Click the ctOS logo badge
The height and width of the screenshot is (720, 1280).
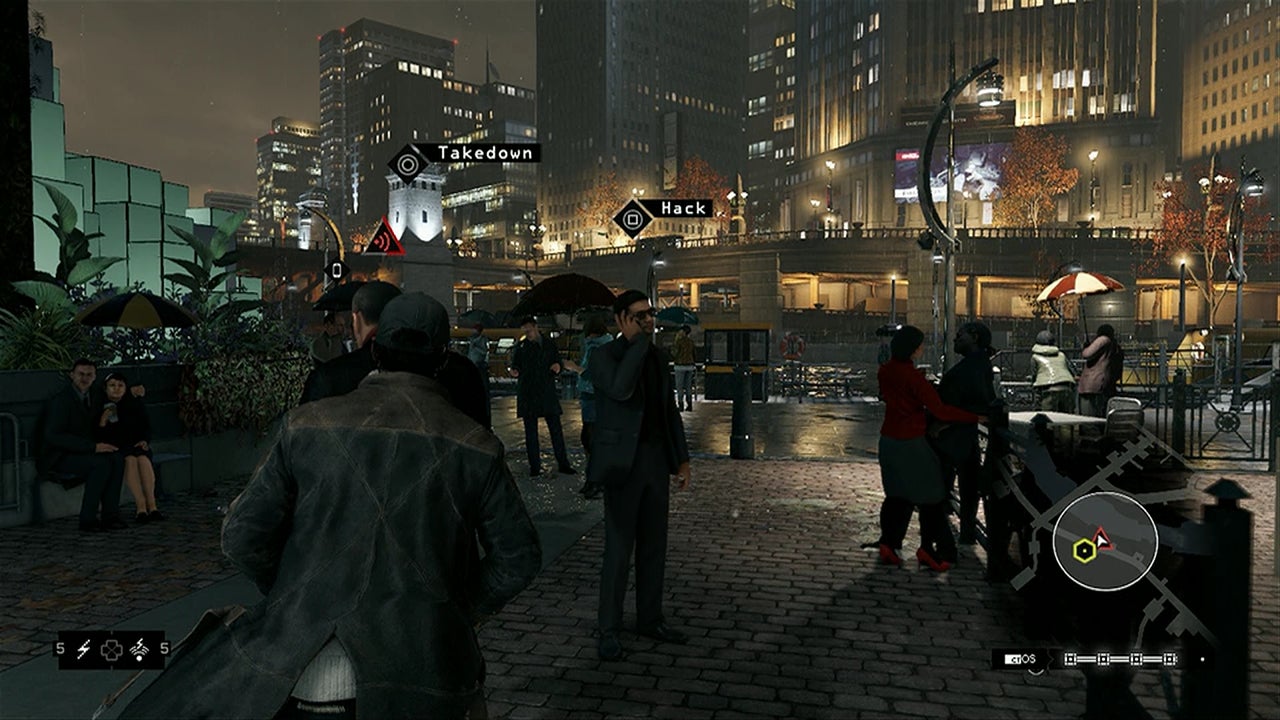1019,659
